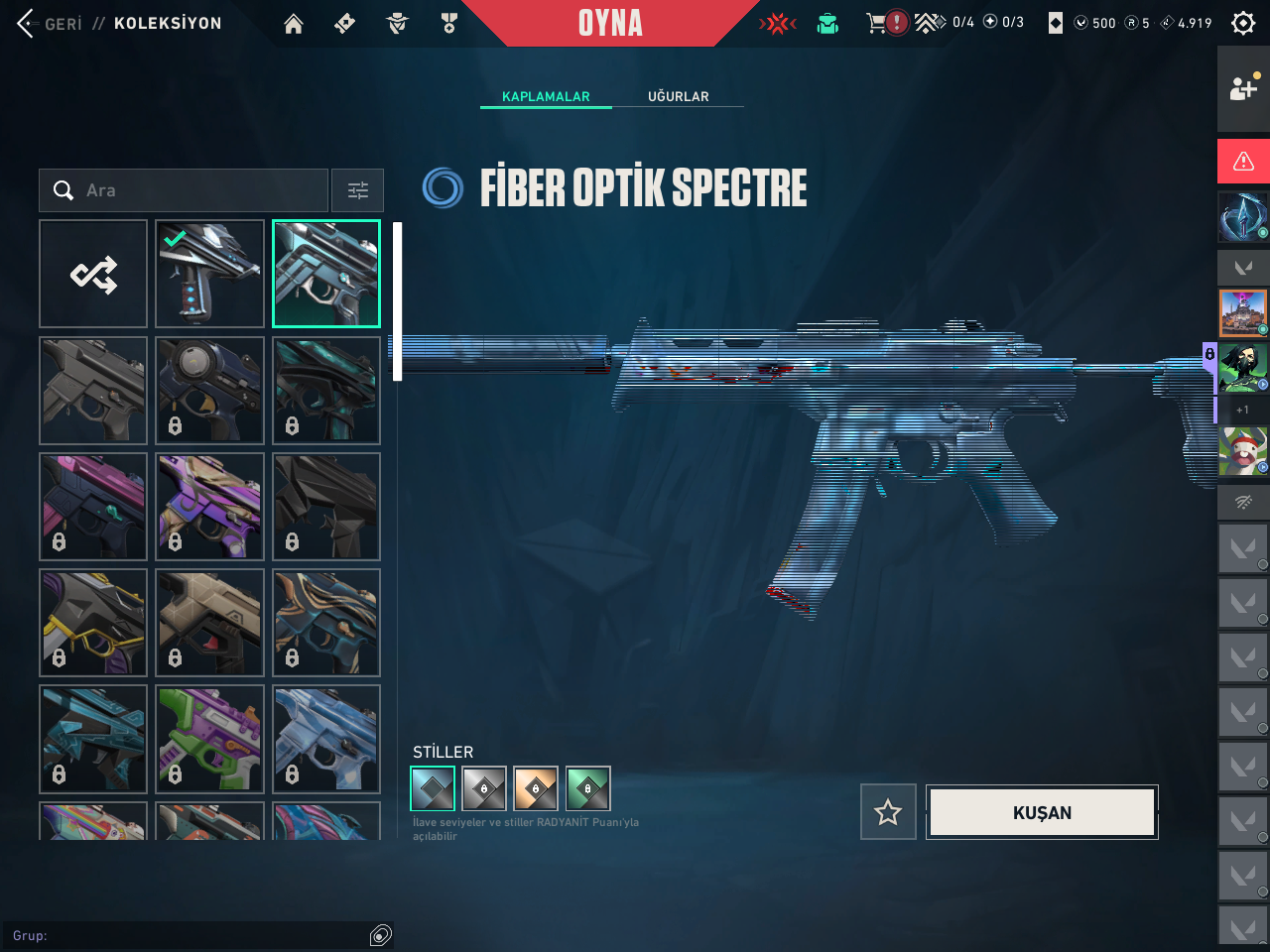Open the settings gear
The height and width of the screenshot is (952, 1270).
click(x=1243, y=23)
